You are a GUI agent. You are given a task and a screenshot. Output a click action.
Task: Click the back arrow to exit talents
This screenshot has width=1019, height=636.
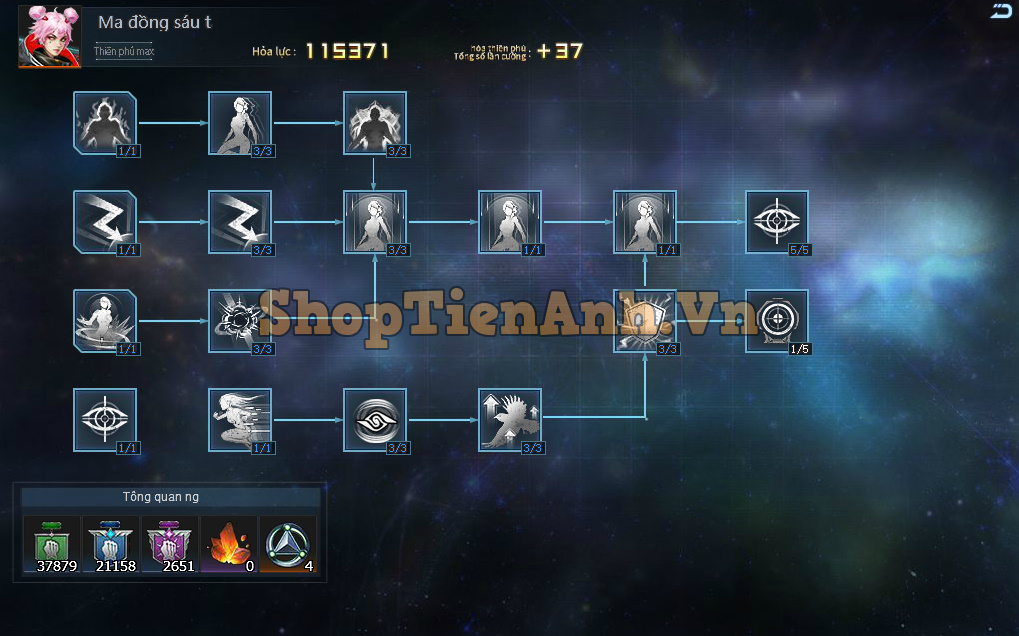point(1001,12)
